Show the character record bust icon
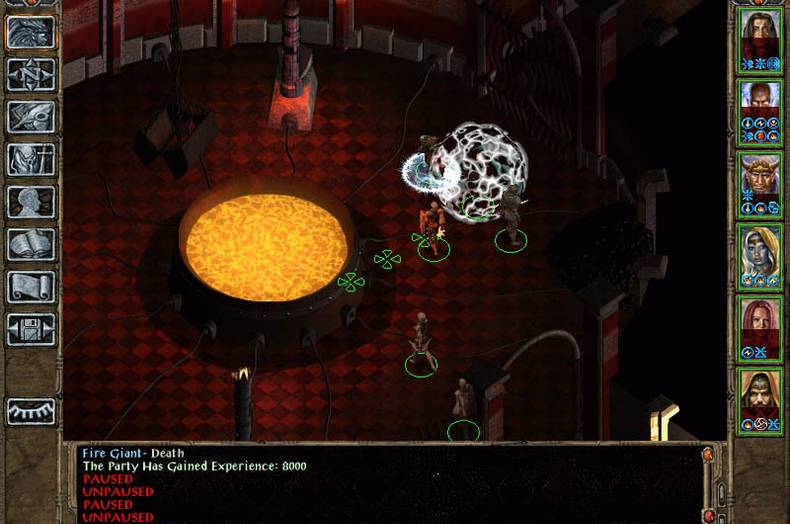Image resolution: width=790 pixels, height=524 pixels. pyautogui.click(x=31, y=202)
